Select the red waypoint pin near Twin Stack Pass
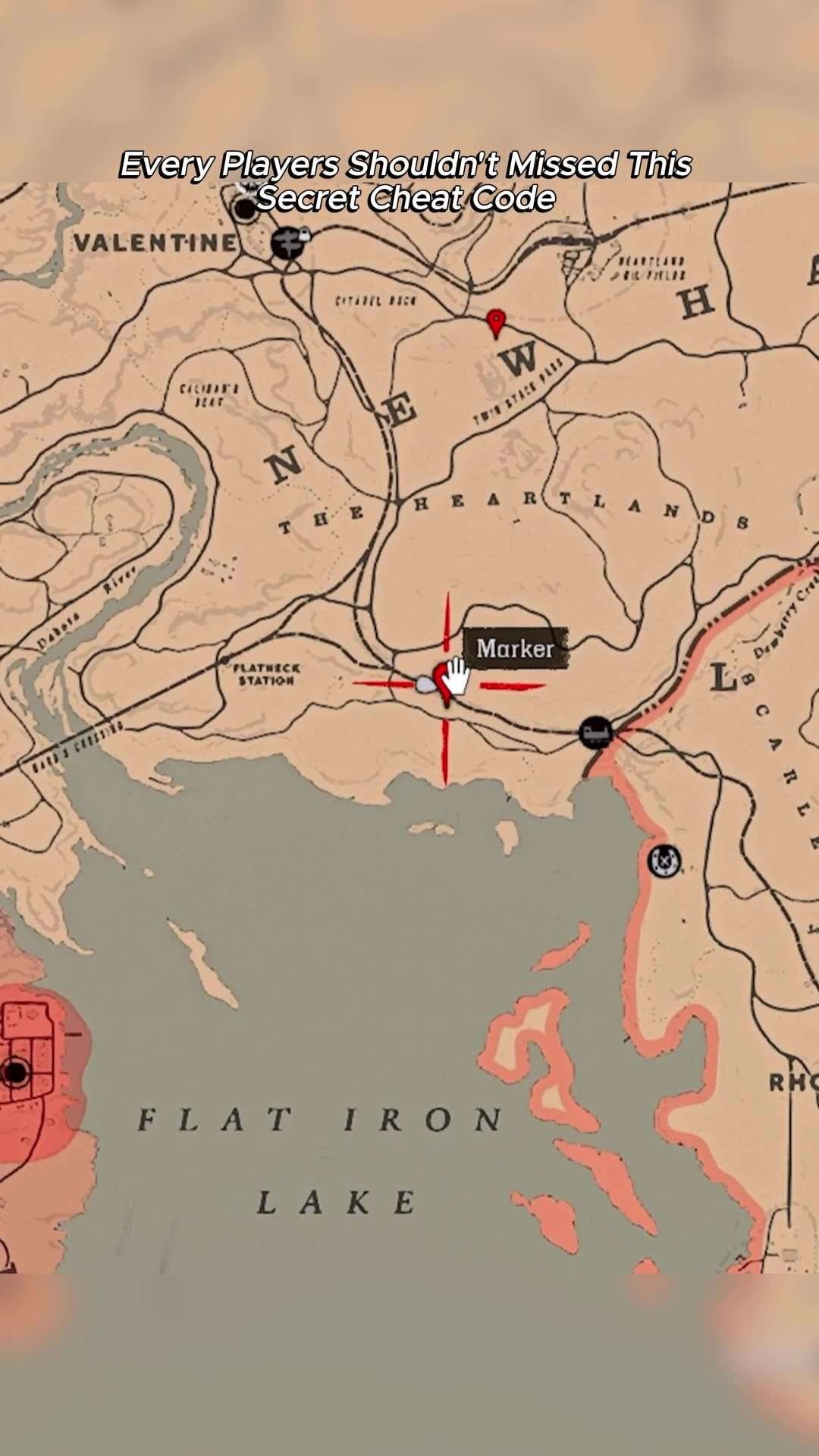The height and width of the screenshot is (1456, 819). click(496, 322)
